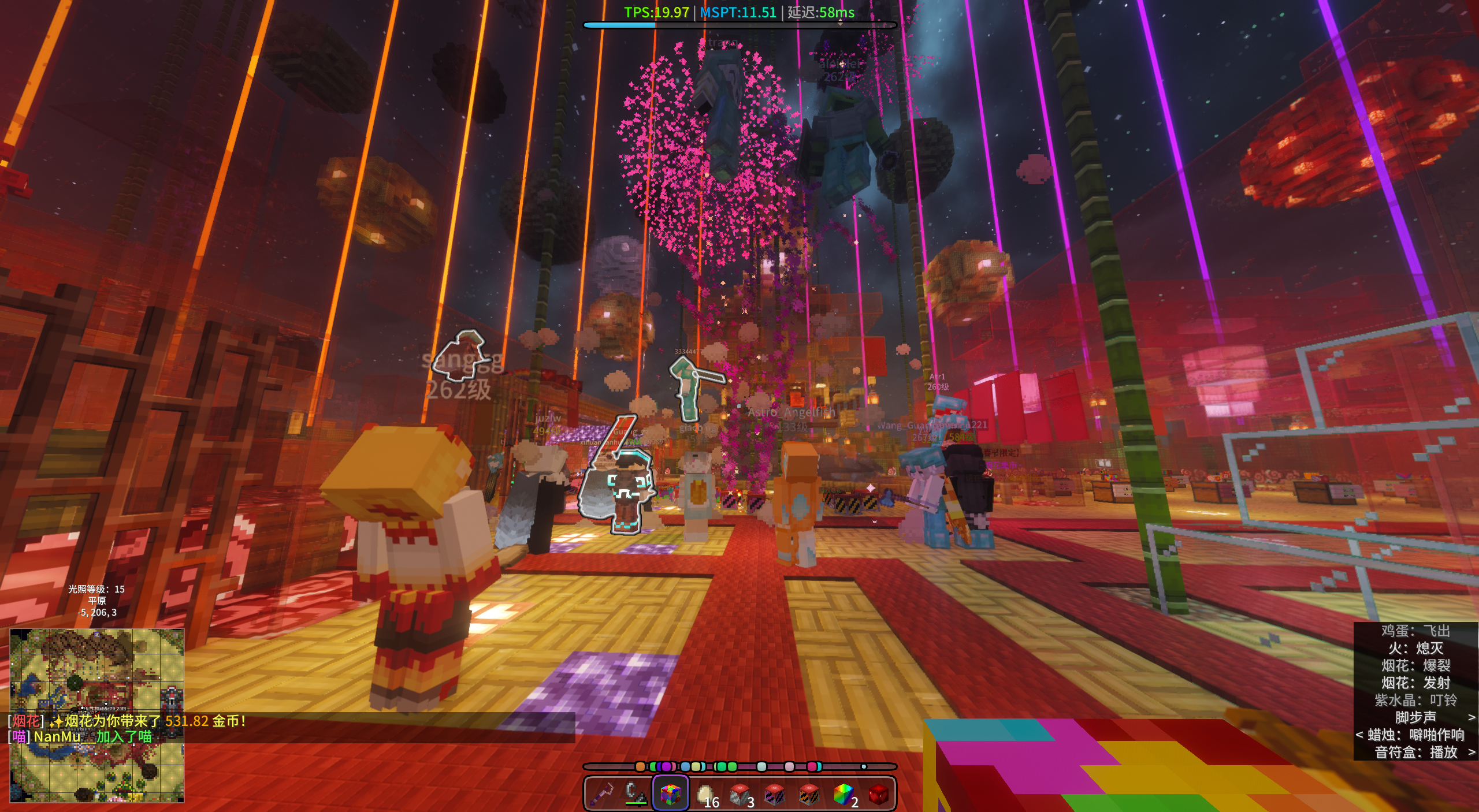Select the flint and steel hotbar slot
Screen dimensions: 1479x812
[x=636, y=794]
